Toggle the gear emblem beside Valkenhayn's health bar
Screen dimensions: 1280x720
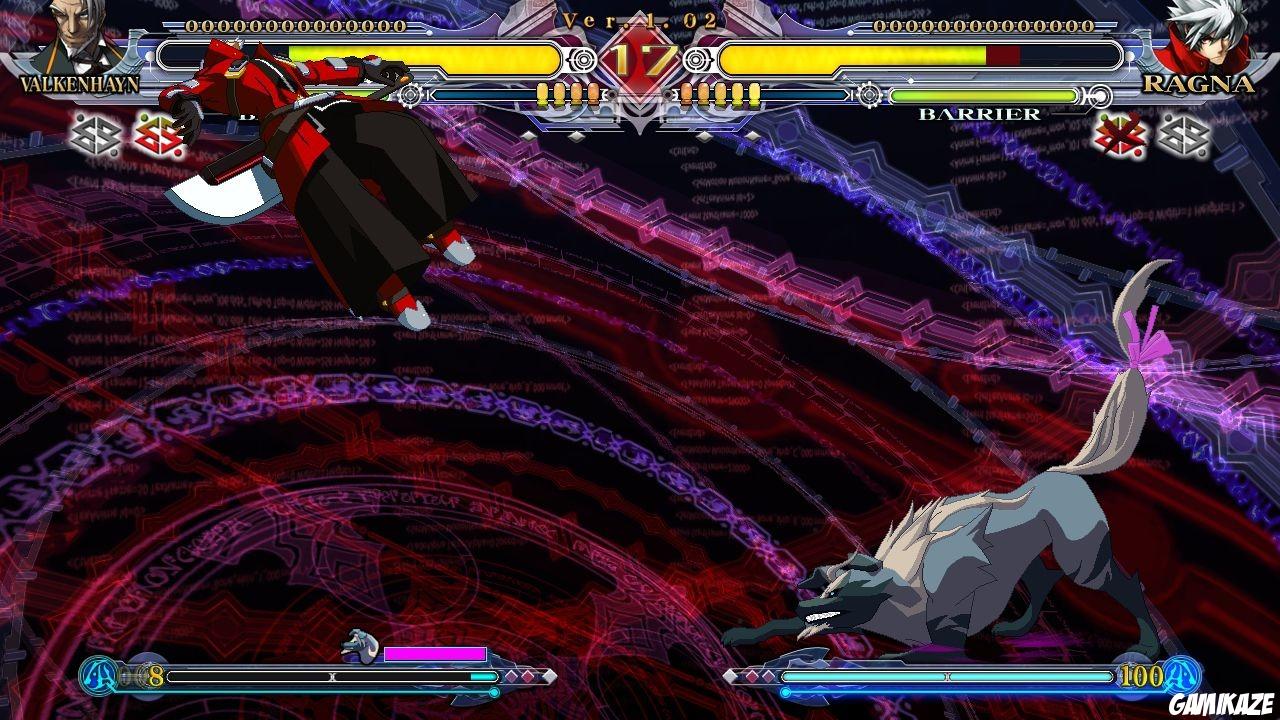coord(408,96)
